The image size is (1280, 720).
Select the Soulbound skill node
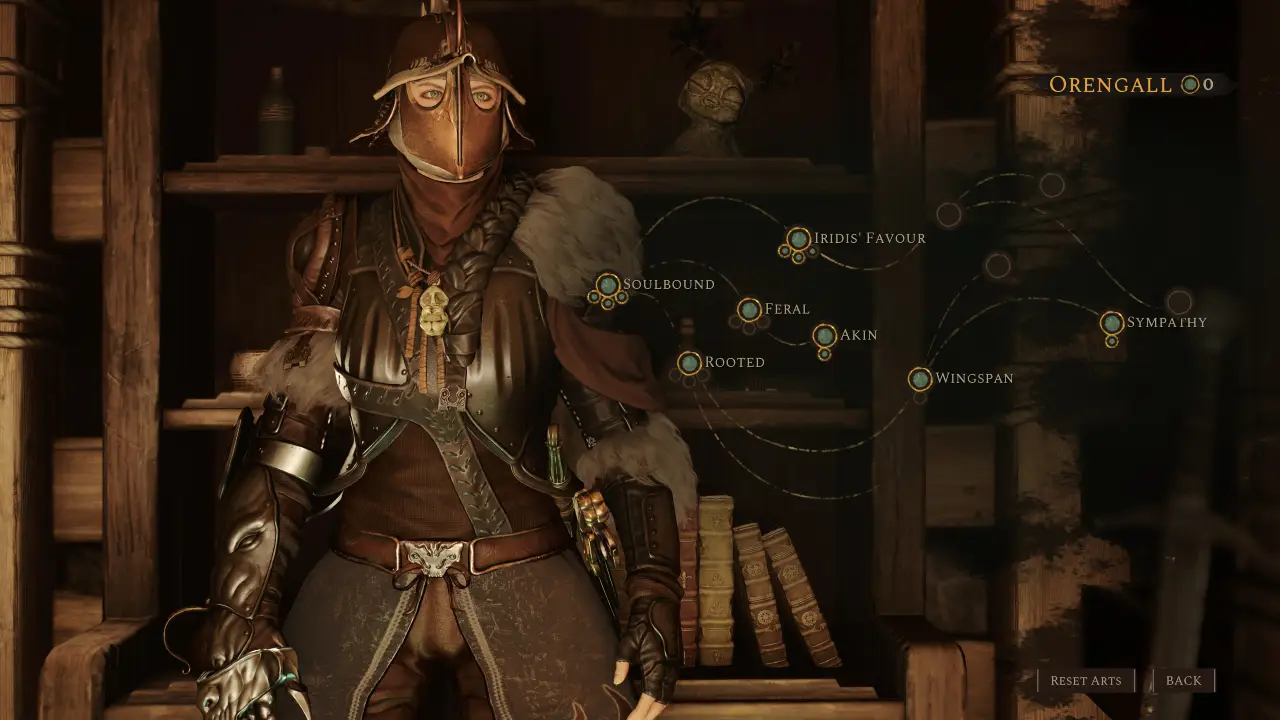(x=608, y=285)
